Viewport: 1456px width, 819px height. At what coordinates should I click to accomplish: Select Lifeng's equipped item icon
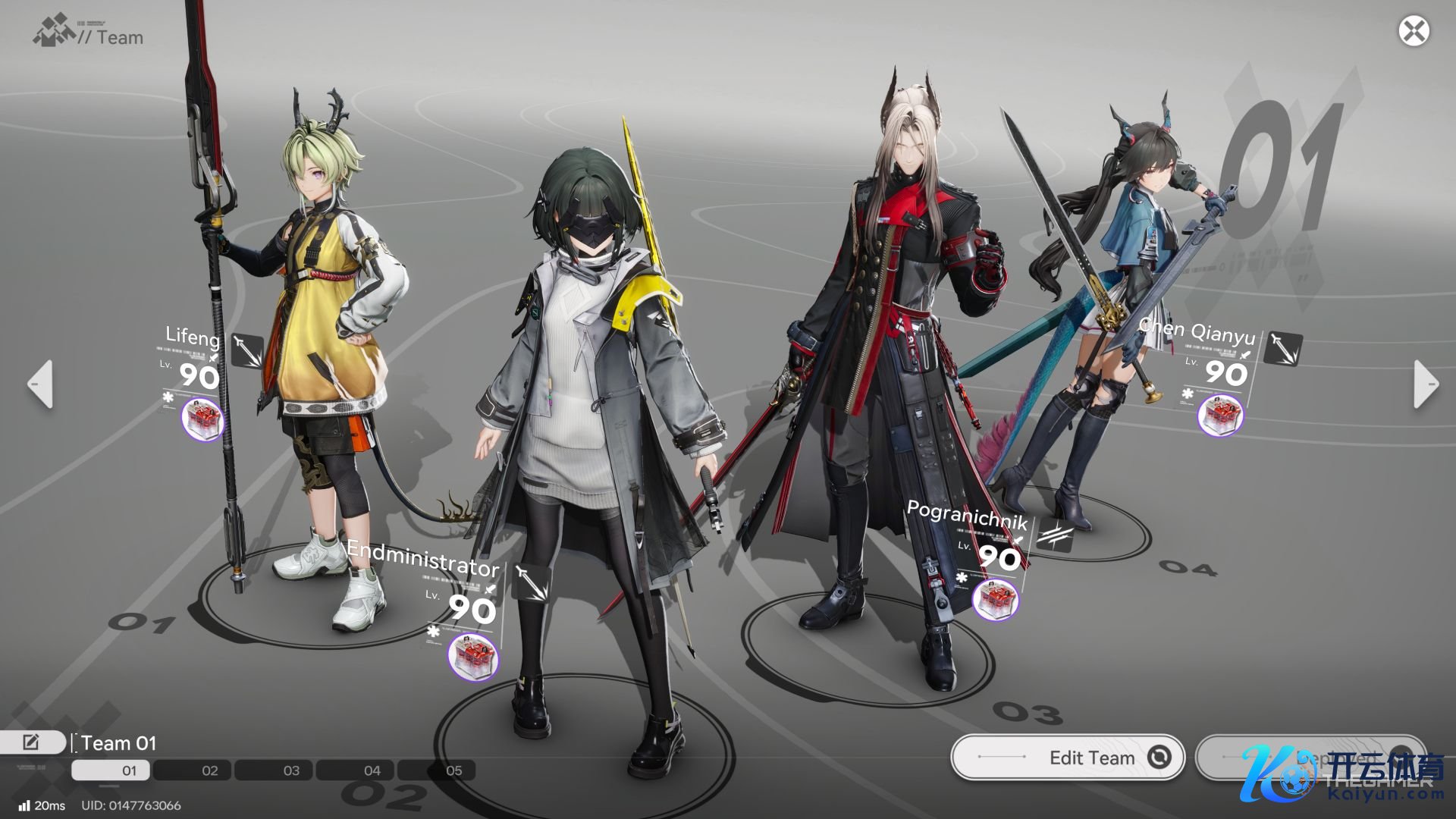[203, 418]
